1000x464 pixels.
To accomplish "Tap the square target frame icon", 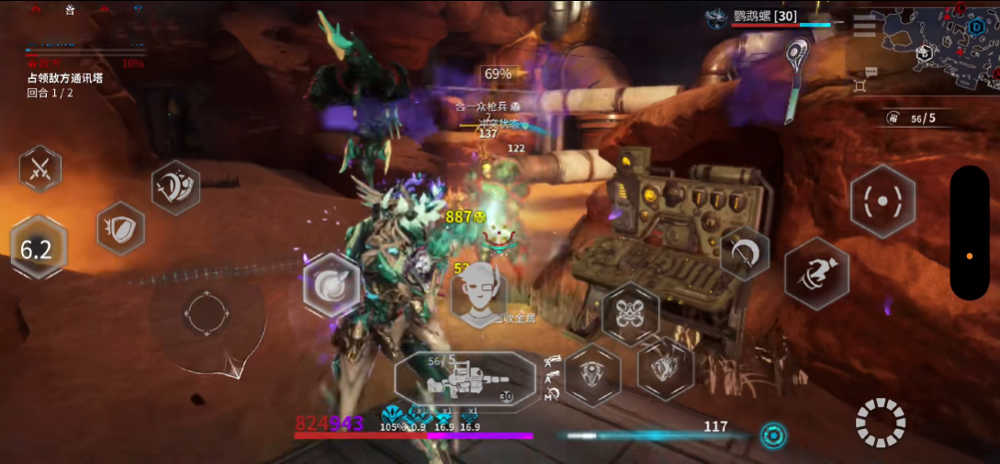I will click(859, 85).
